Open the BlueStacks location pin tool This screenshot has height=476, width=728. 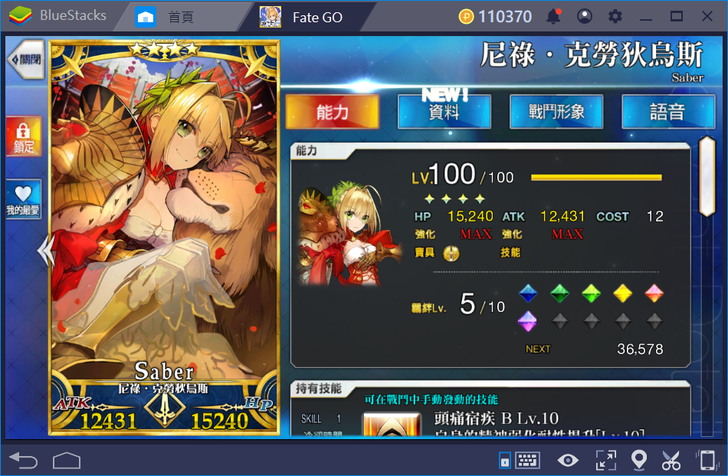(639, 460)
